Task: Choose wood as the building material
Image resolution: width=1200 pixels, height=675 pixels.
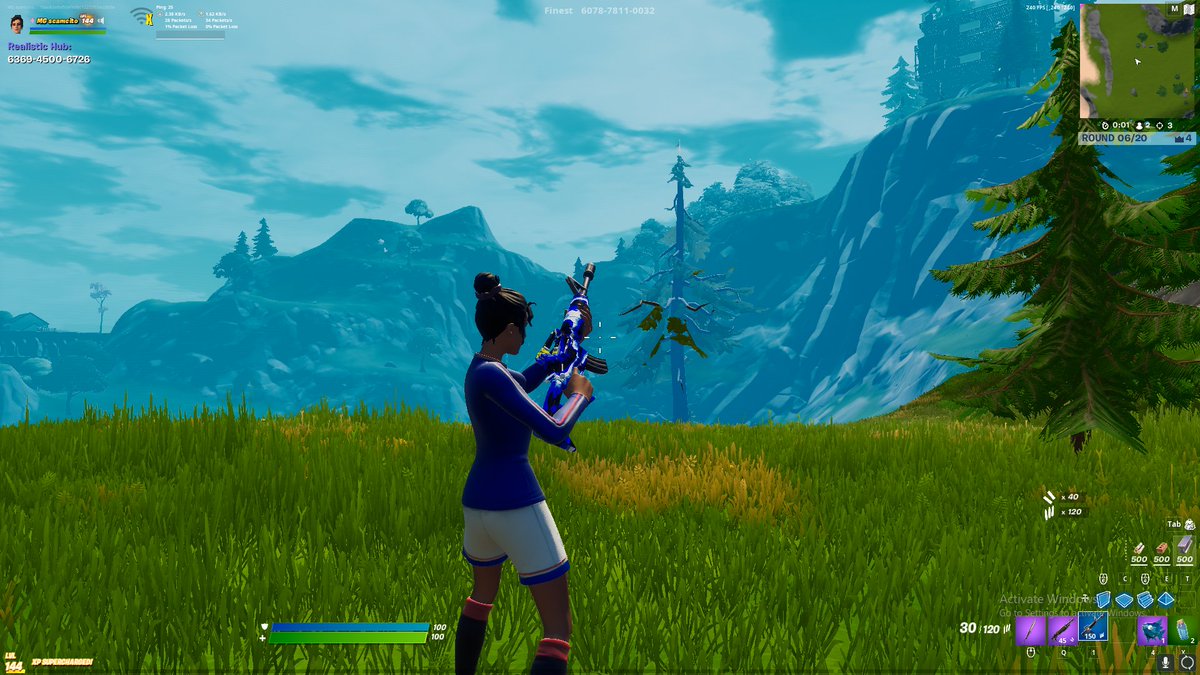Action: click(x=1140, y=549)
